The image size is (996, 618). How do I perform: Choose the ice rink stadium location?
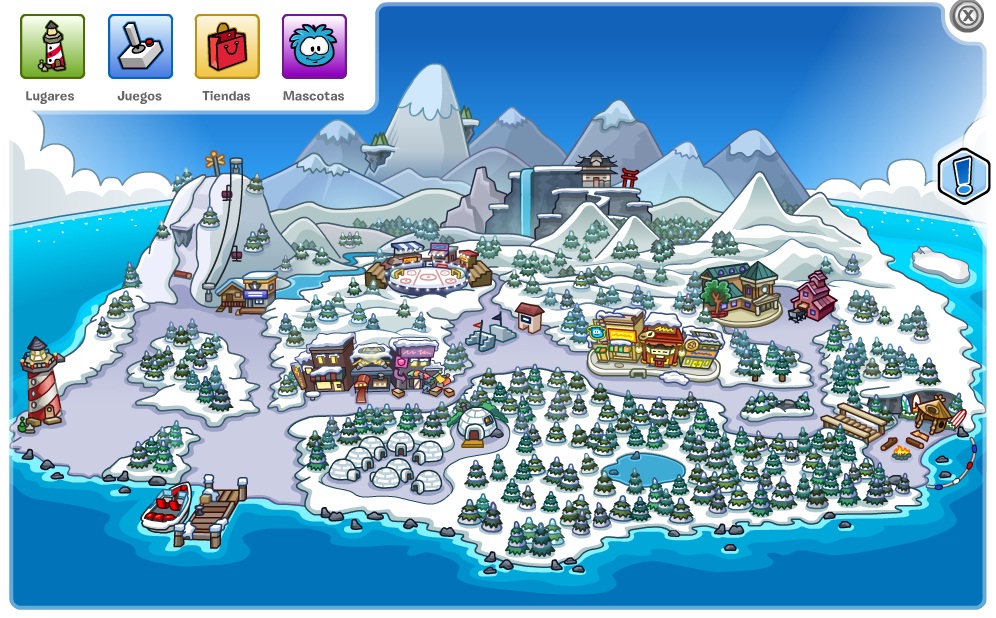click(428, 269)
